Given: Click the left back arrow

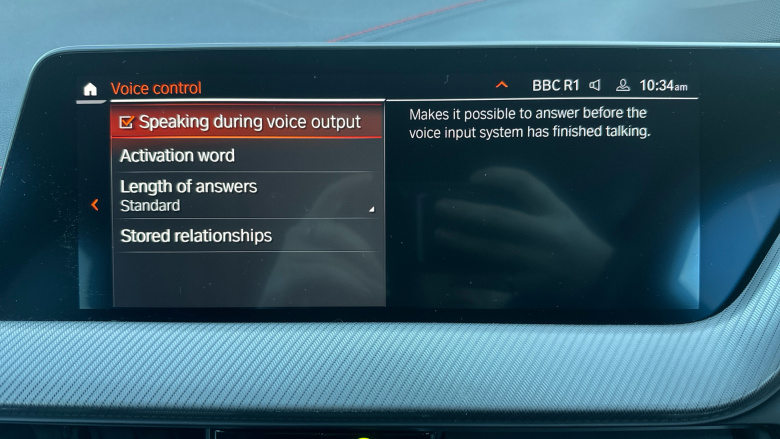Looking at the screenshot, I should click(95, 205).
